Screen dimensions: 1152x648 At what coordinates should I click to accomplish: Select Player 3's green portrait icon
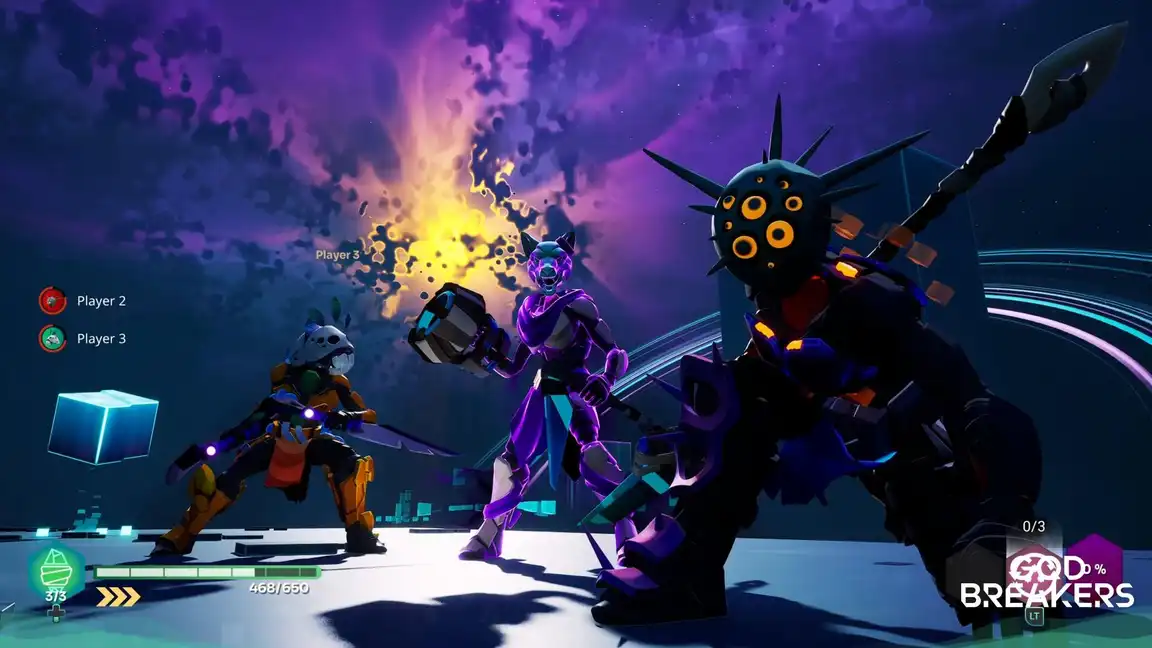[52, 338]
